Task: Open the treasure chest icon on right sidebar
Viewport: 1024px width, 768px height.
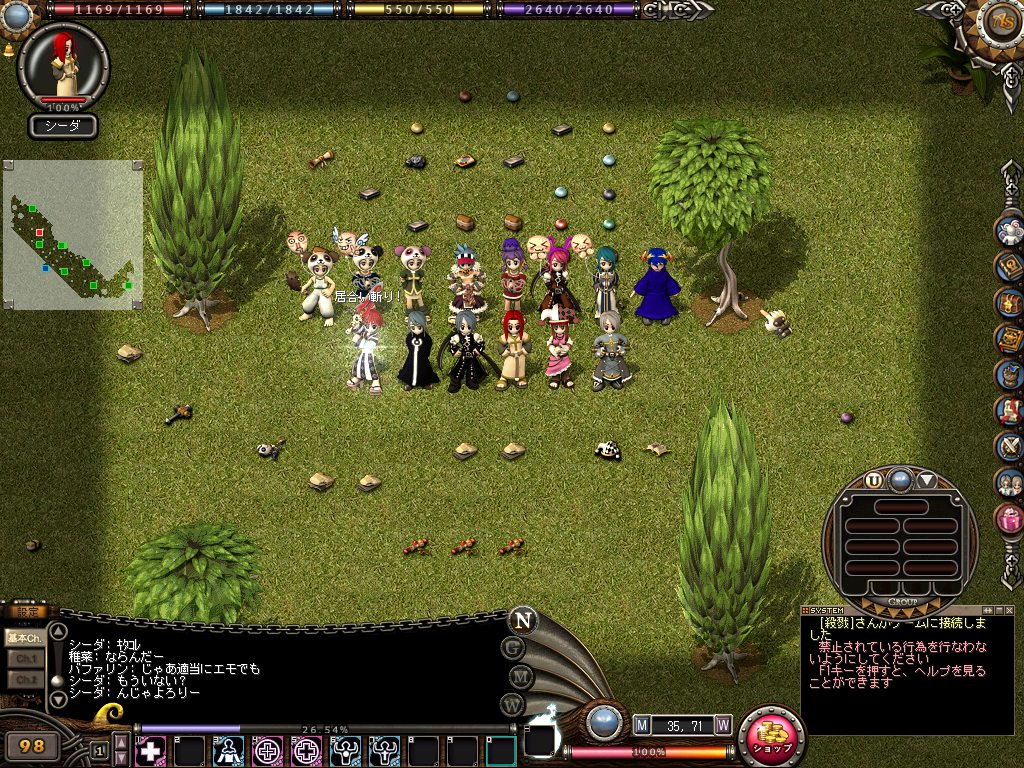Action: 1008,302
